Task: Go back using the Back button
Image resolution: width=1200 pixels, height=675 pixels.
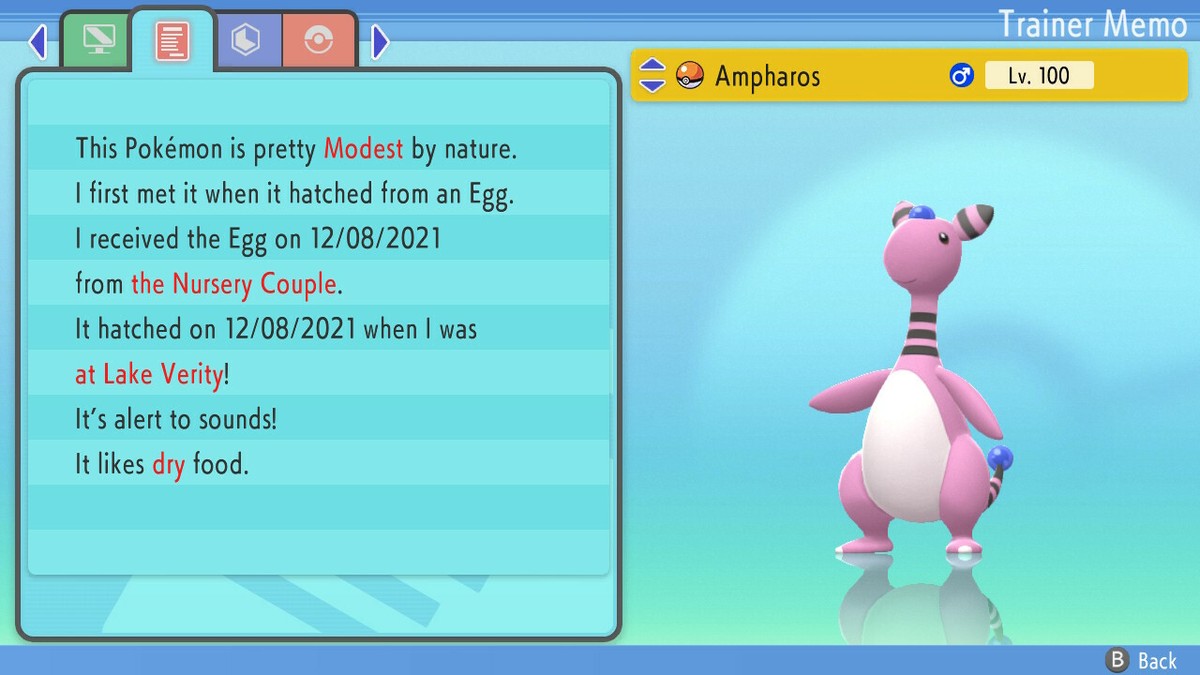Action: [1142, 660]
